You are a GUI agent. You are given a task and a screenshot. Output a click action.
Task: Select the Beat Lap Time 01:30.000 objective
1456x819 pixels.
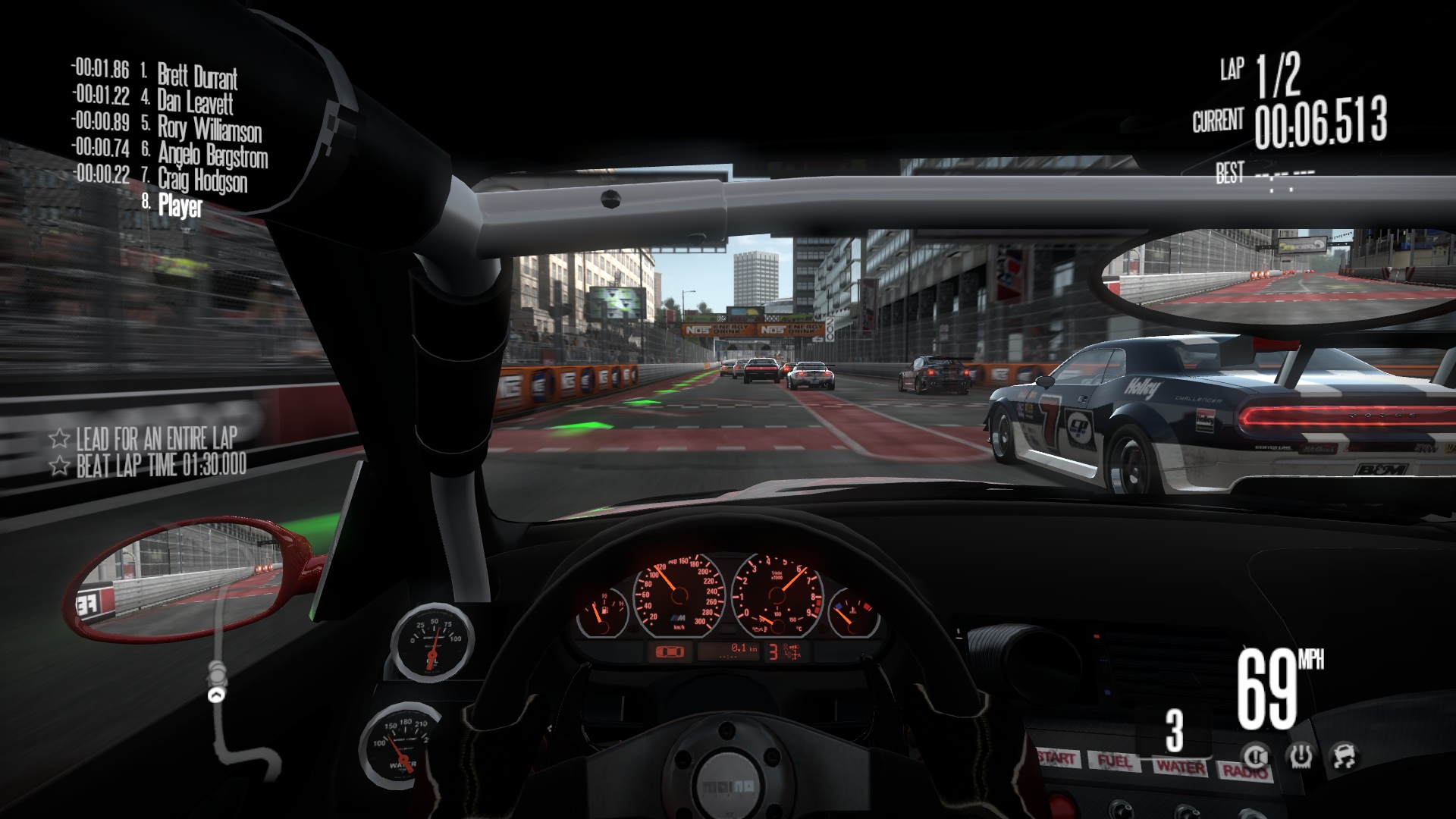(x=161, y=465)
